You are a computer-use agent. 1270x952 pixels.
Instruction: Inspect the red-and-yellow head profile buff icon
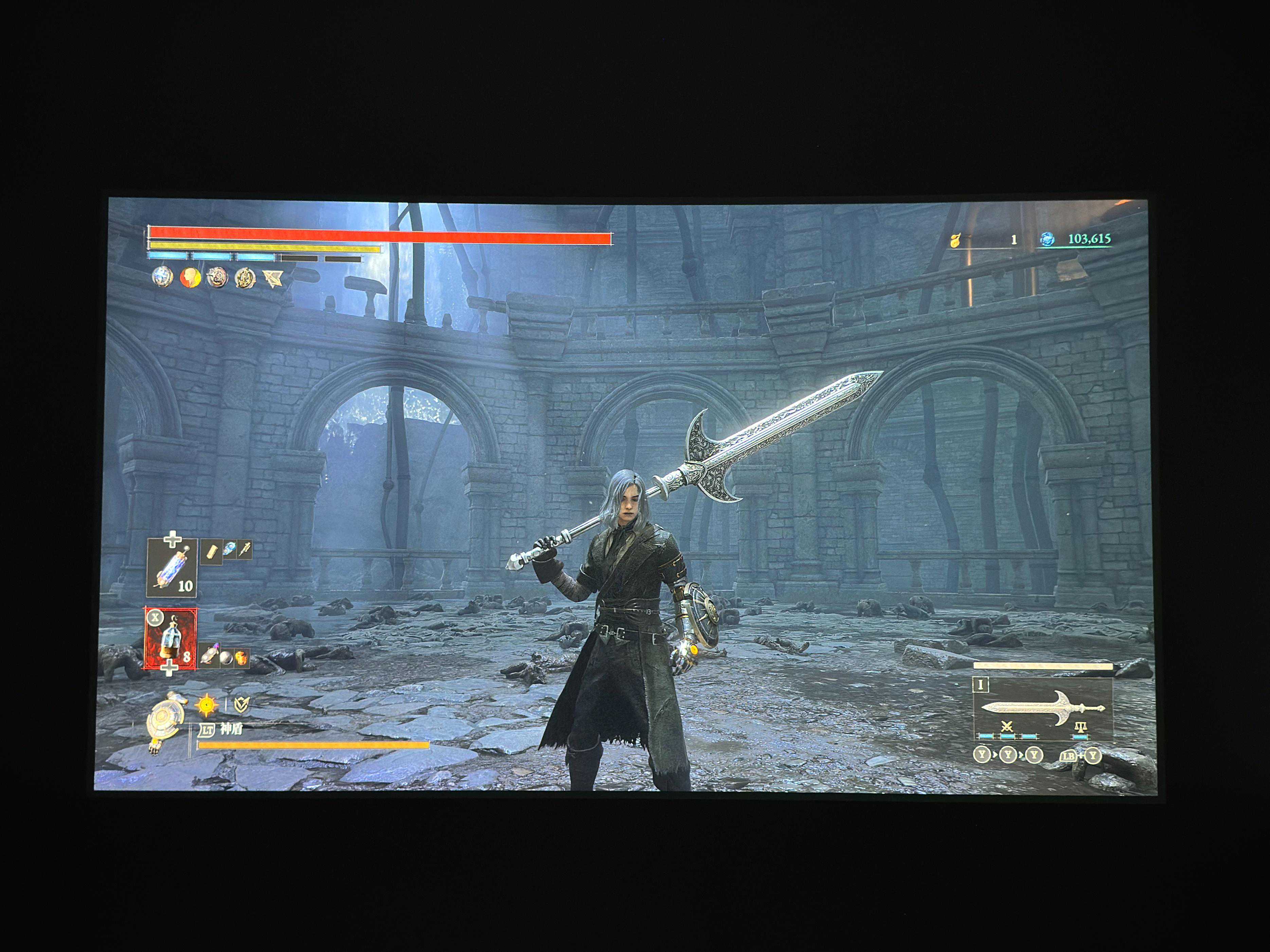191,278
